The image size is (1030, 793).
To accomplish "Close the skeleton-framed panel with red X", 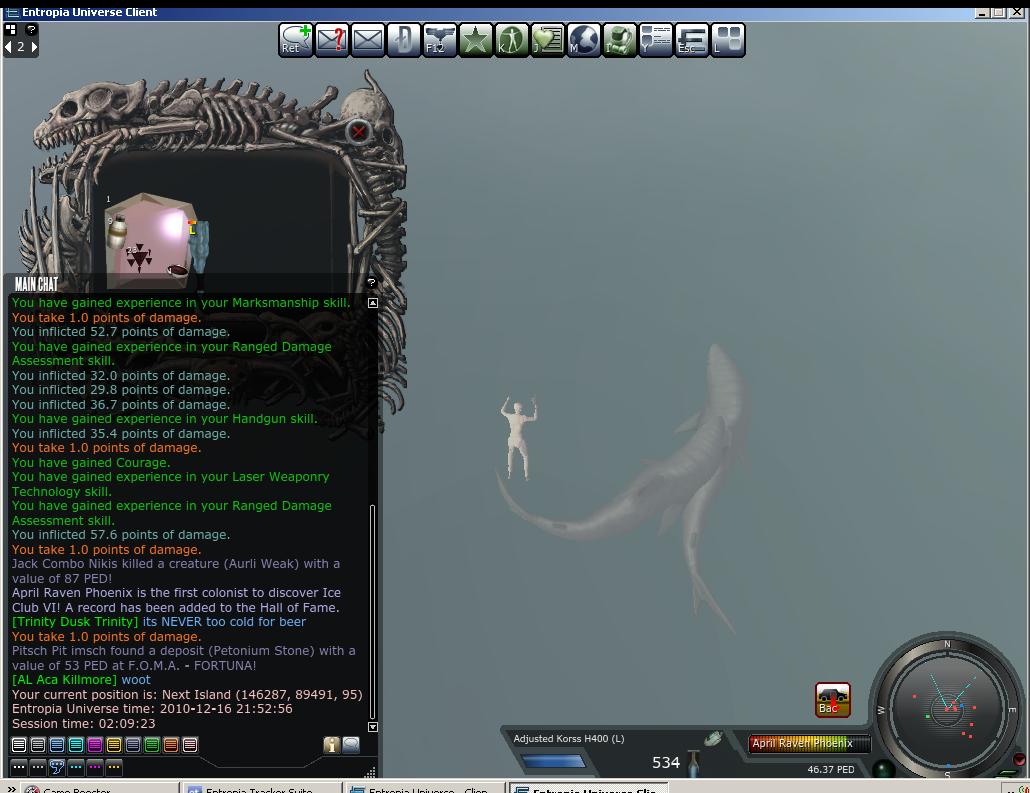I will (359, 131).
